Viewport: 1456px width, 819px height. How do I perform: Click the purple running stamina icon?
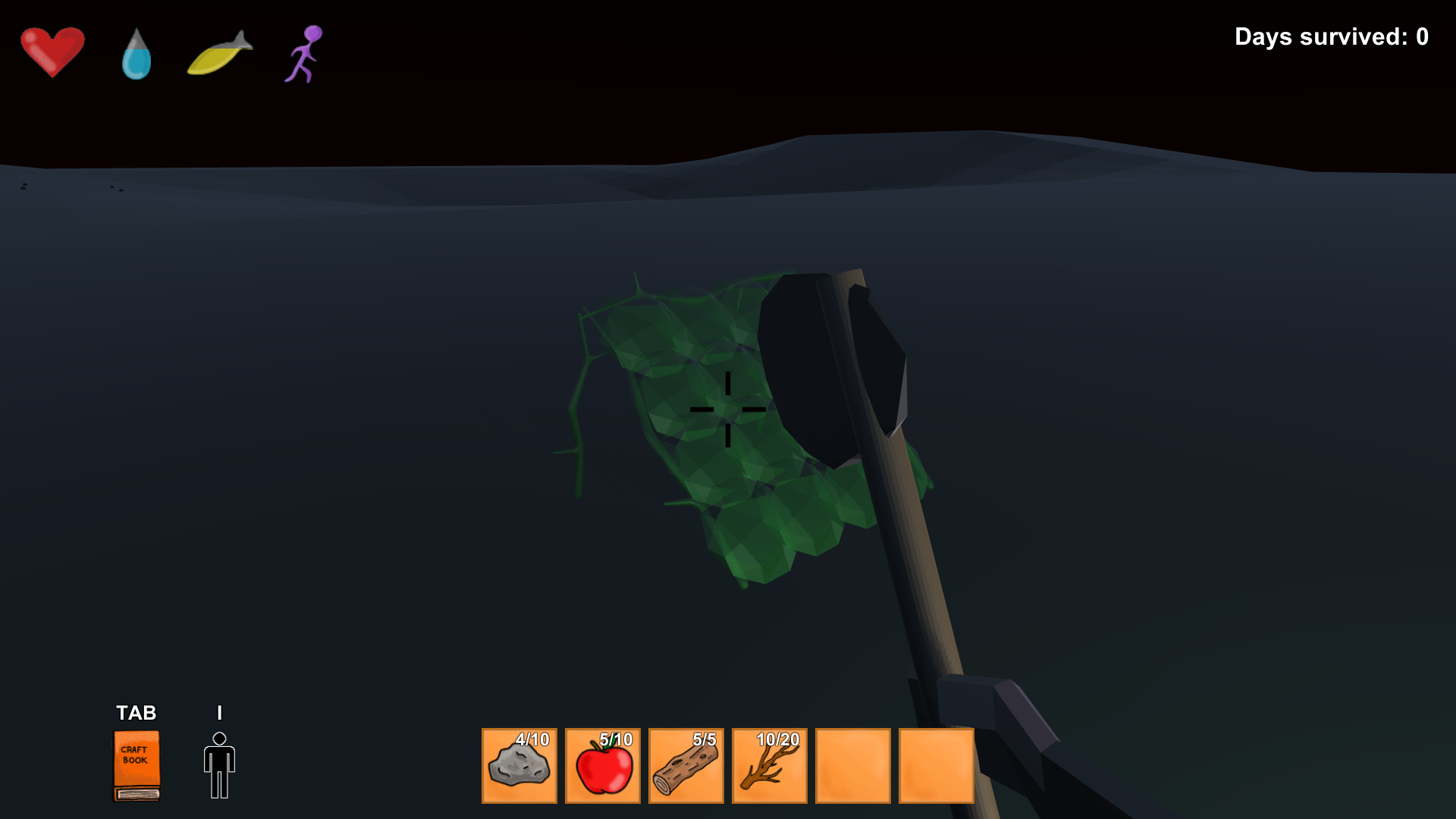coord(303,53)
